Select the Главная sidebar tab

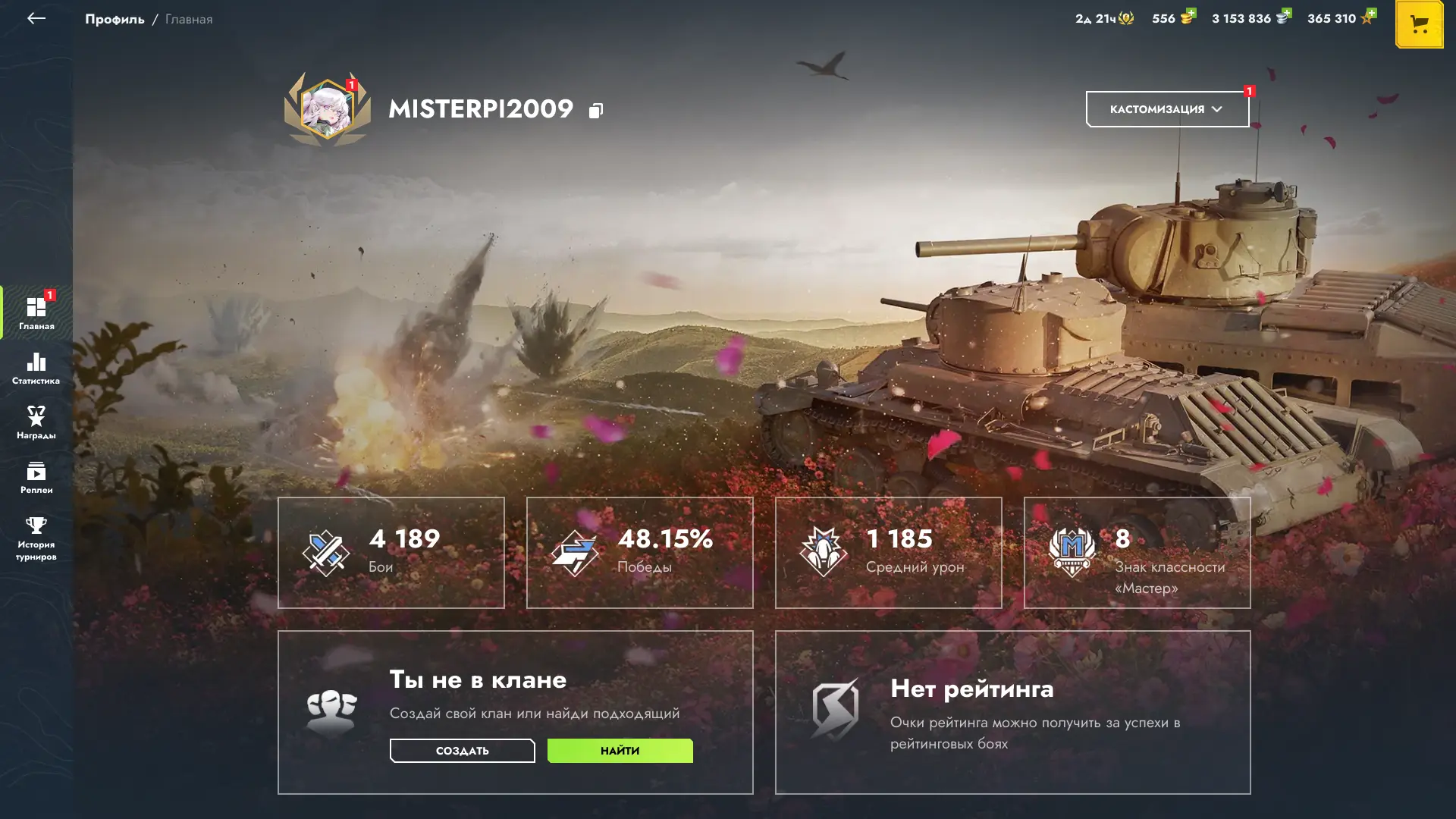(x=36, y=313)
